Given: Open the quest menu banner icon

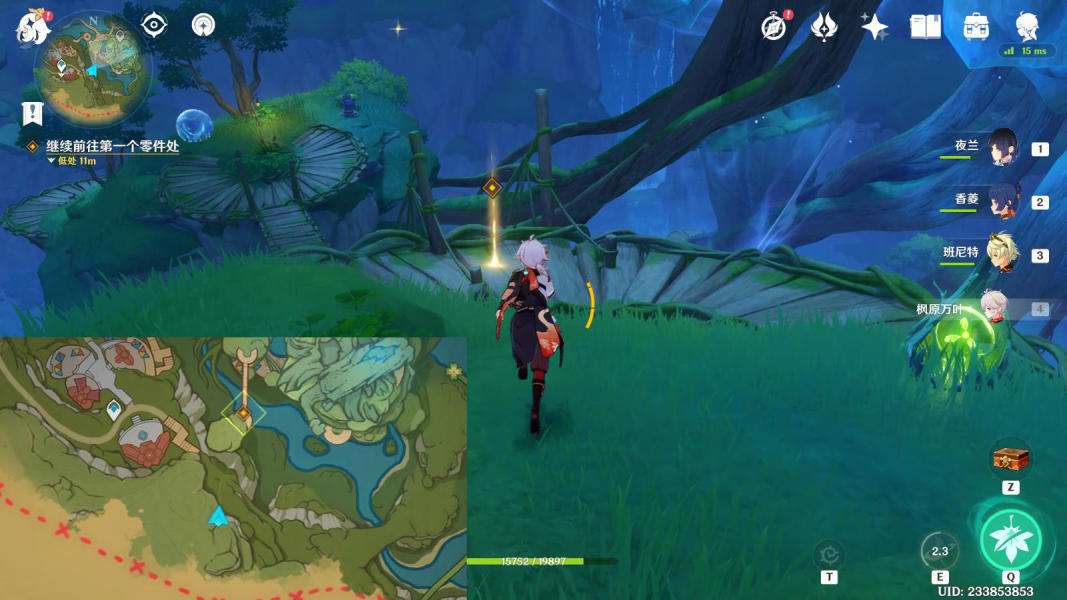Looking at the screenshot, I should (33, 113).
